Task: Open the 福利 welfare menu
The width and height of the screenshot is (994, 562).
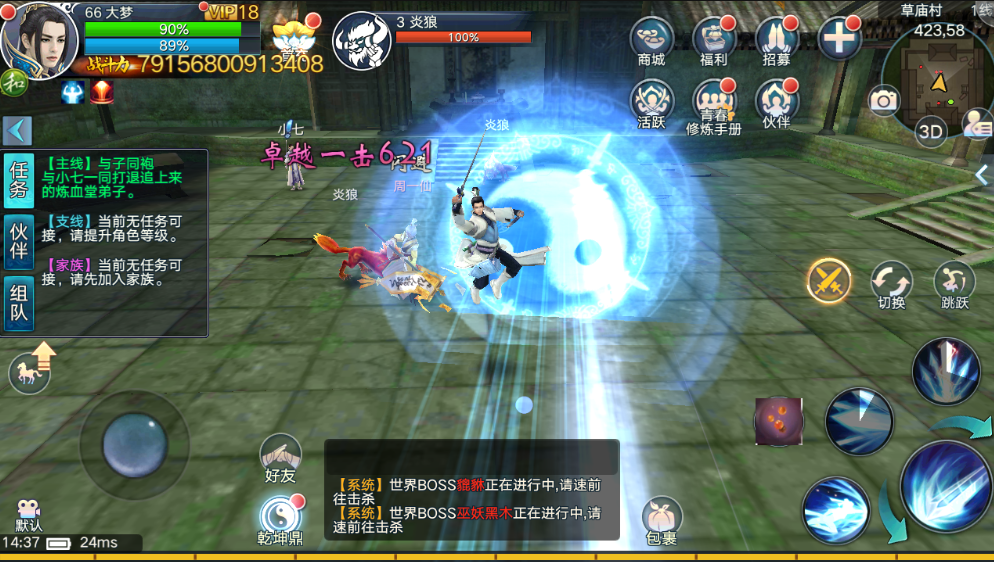Action: coord(713,42)
